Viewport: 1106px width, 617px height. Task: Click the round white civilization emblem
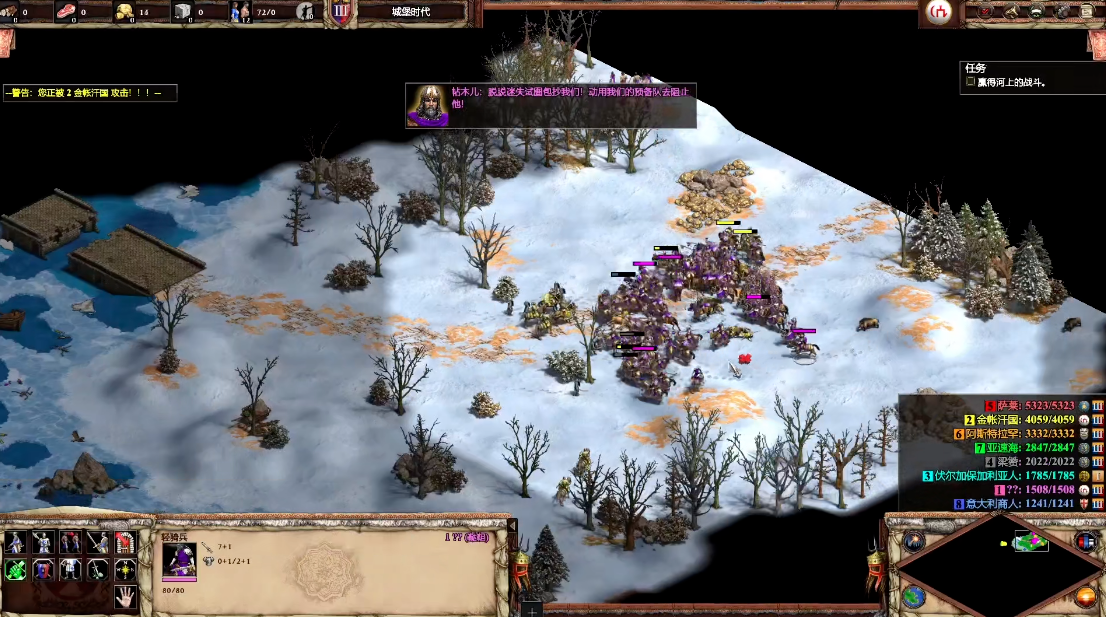click(938, 12)
